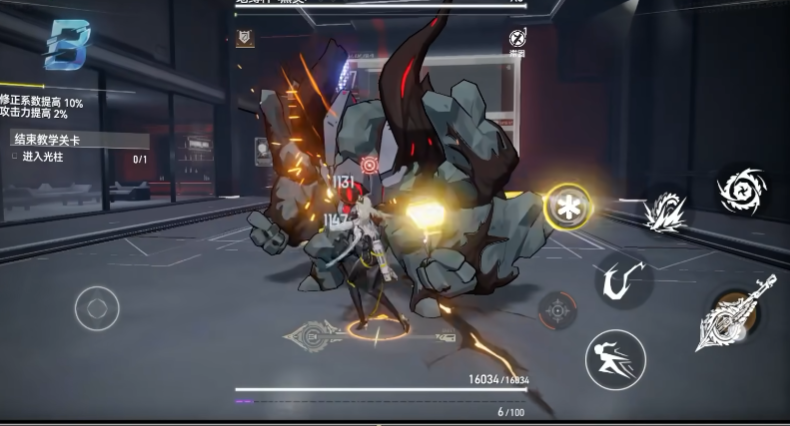Tap the sword basic attack button
Screen dimensions: 790x426
pos(738,317)
